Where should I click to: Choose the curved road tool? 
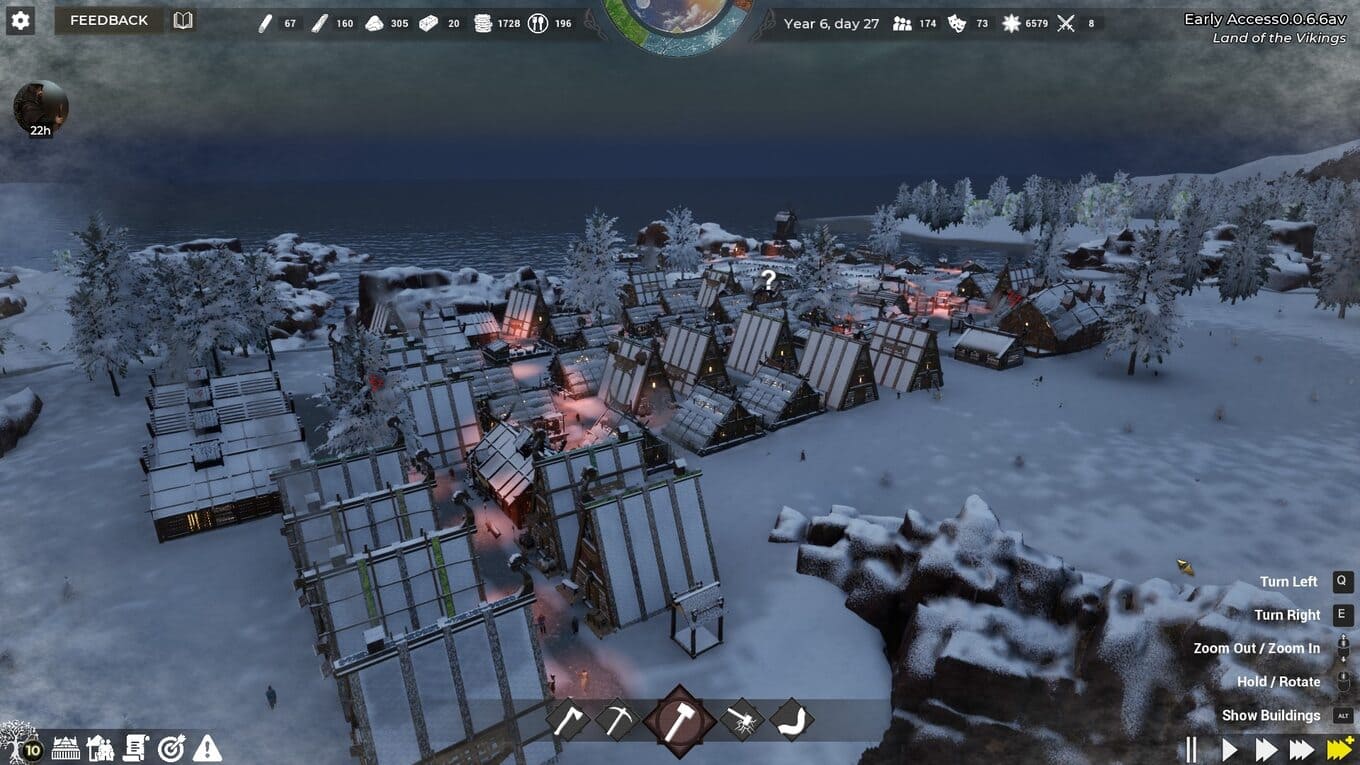coord(791,720)
